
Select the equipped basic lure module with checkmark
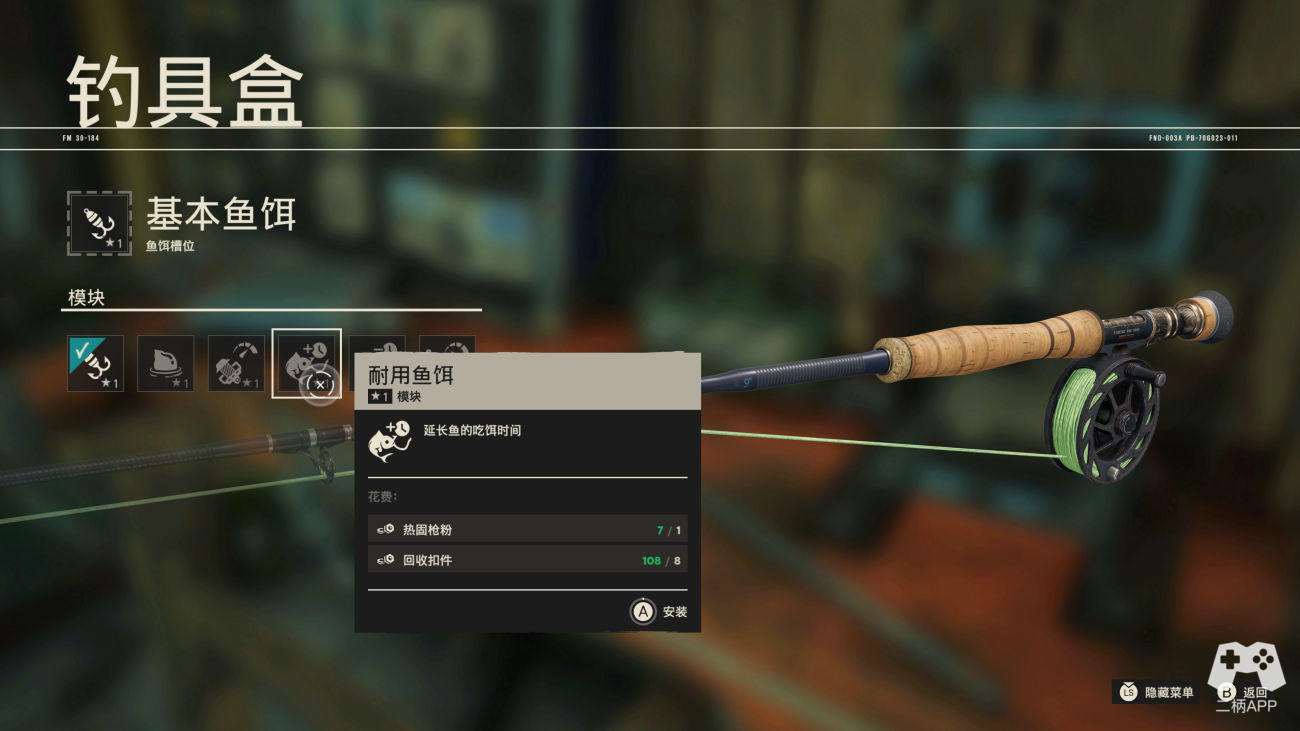coord(96,363)
